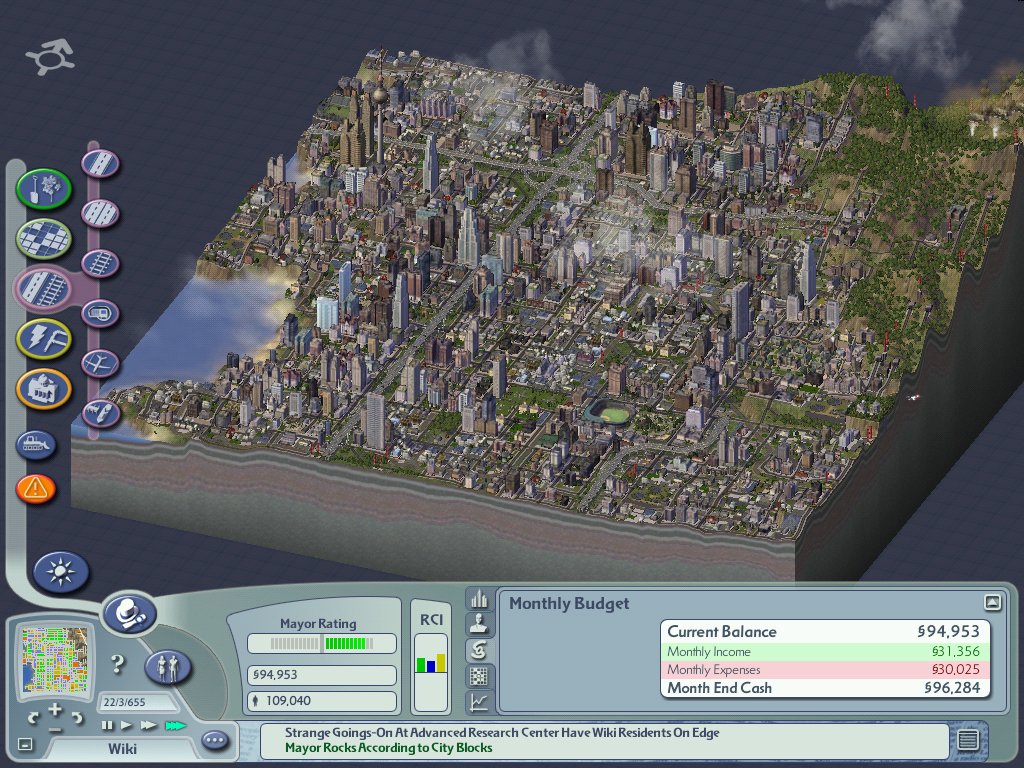Choose the railway build tool
This screenshot has width=1024, height=768.
pyautogui.click(x=101, y=264)
